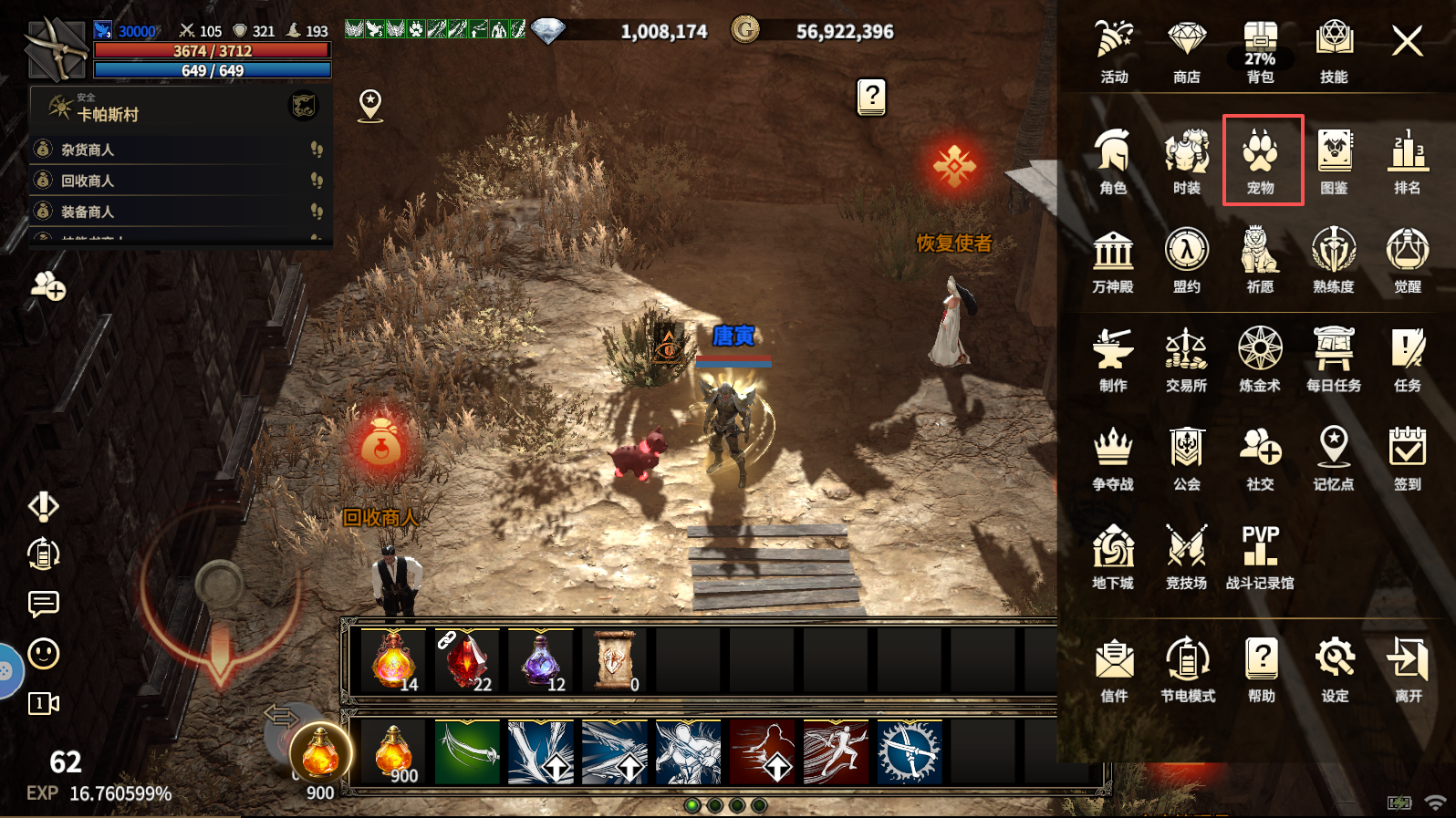
Task: Open the 宠物 pet menu
Action: [x=1261, y=160]
